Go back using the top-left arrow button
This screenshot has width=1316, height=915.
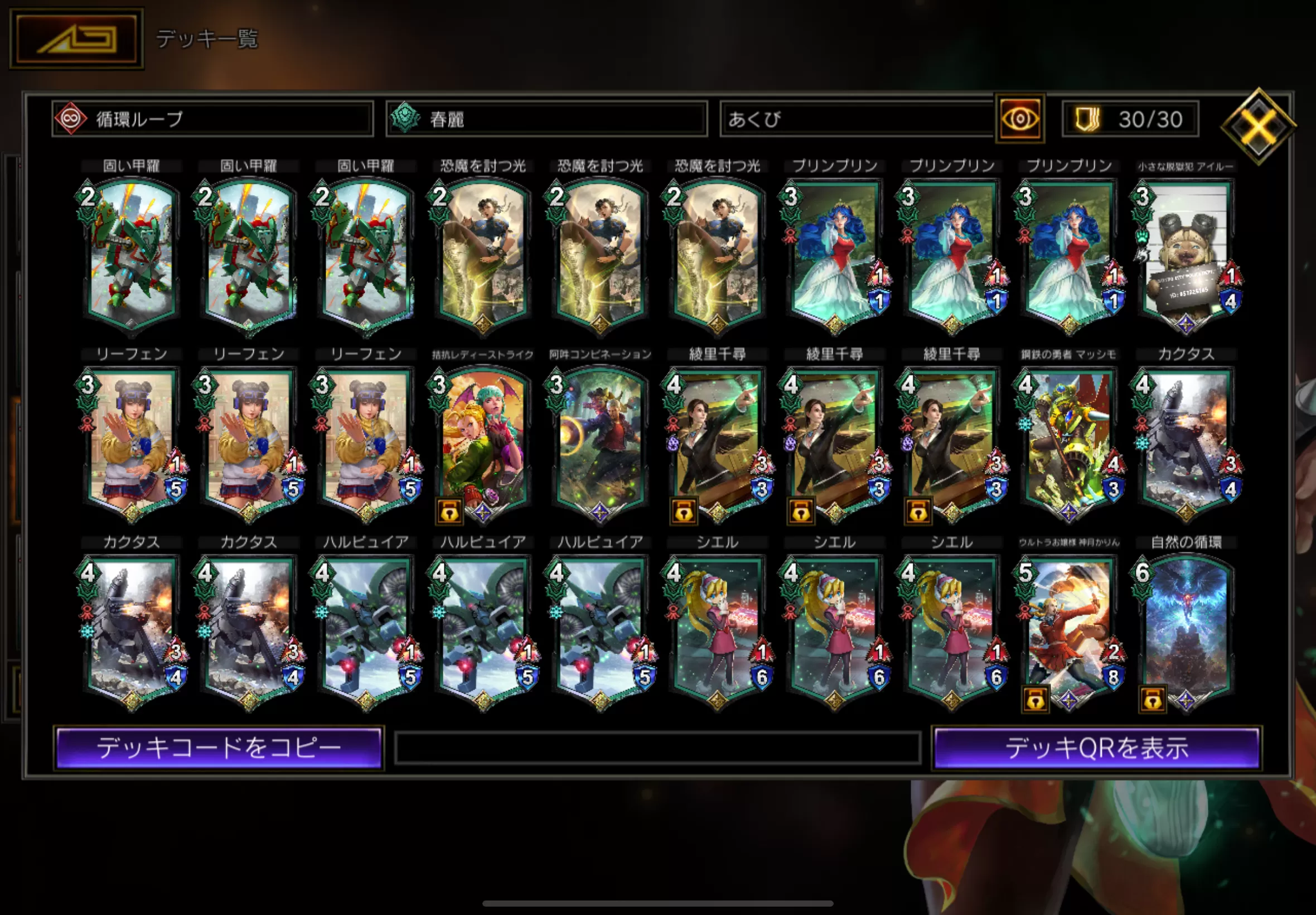77,39
